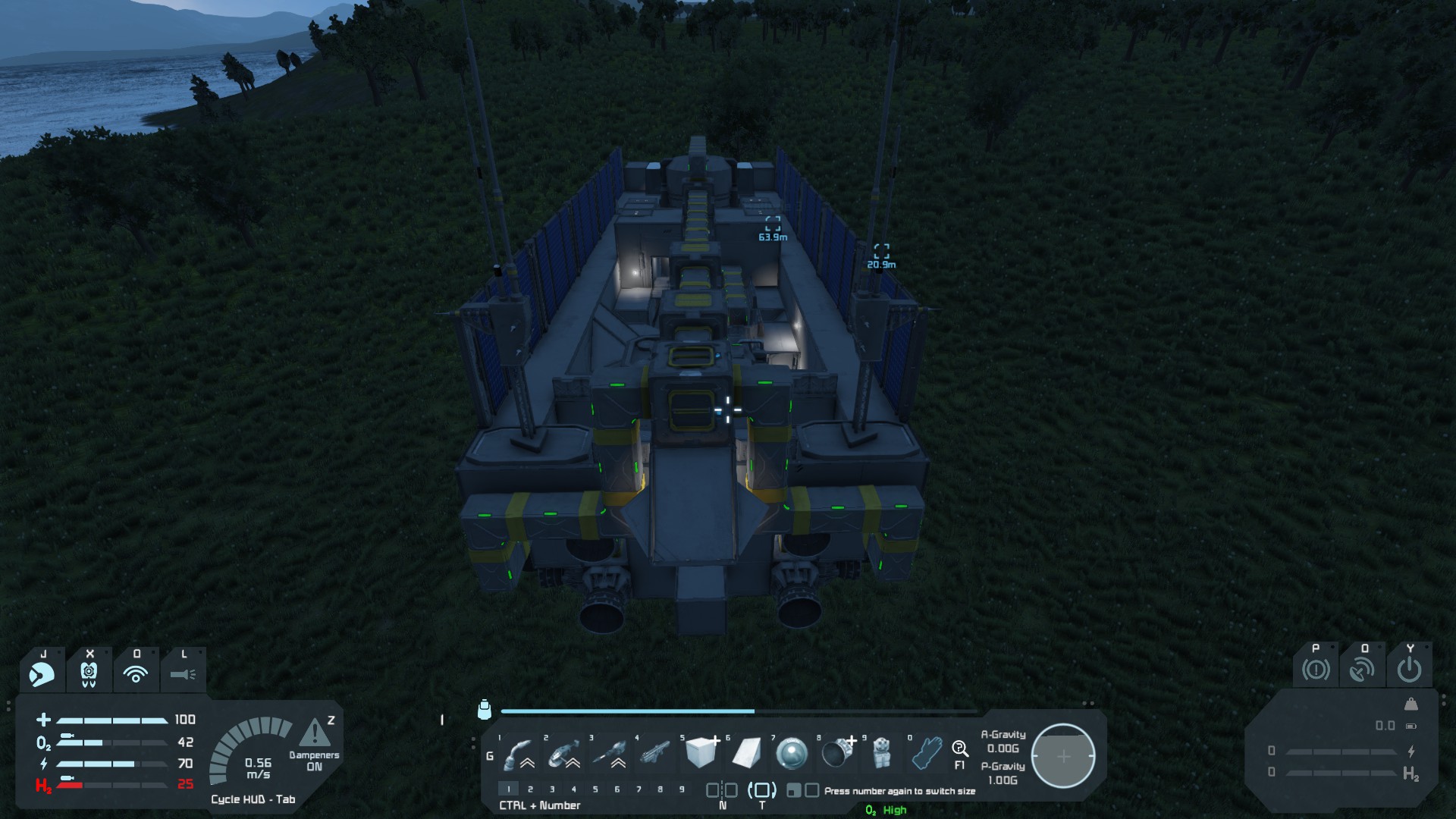Toggle the helmet icon
Image resolution: width=1456 pixels, height=819 pixels.
tap(42, 673)
